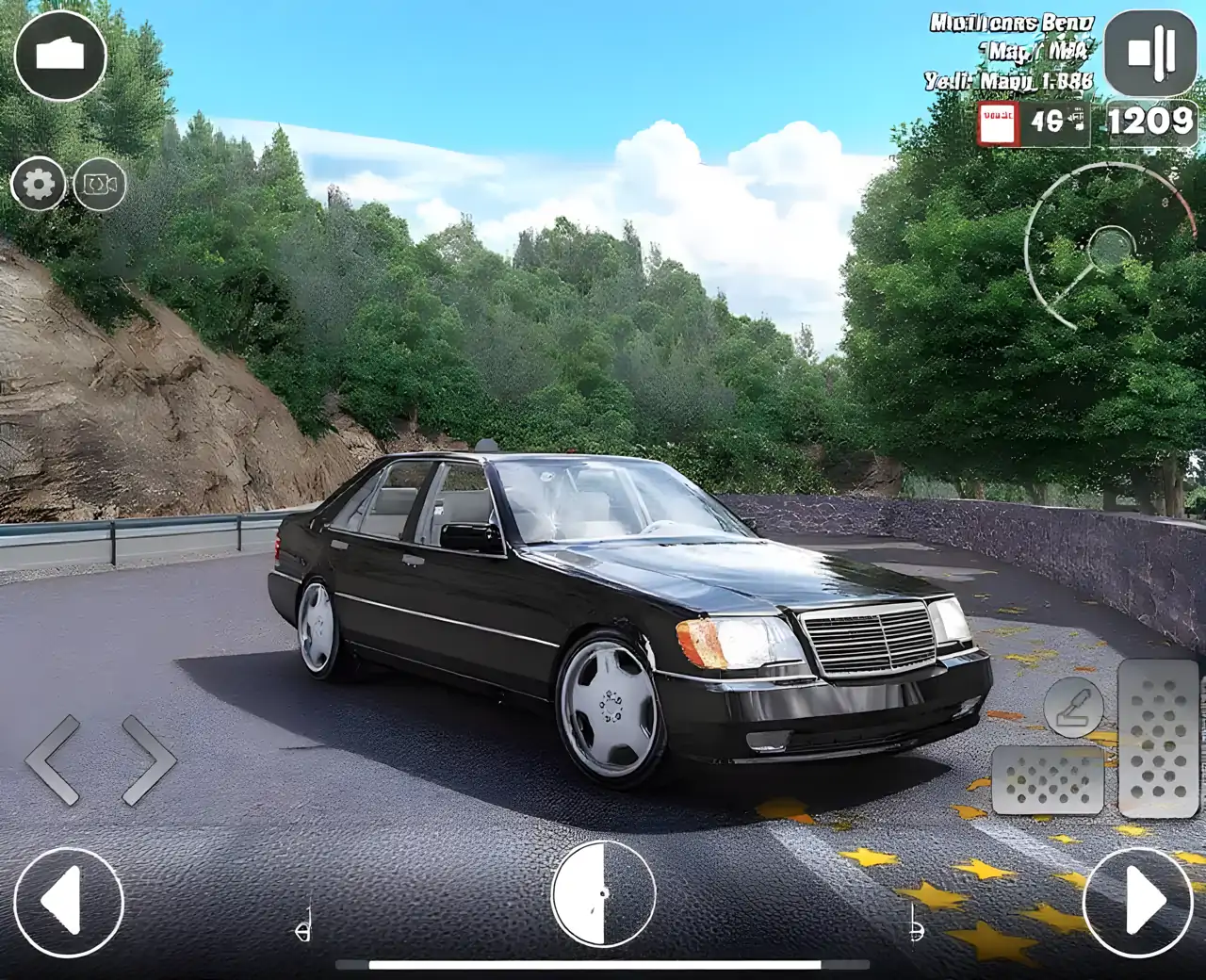The width and height of the screenshot is (1206, 980).
Task: Tap the circled left triangle button
Action: point(68,902)
